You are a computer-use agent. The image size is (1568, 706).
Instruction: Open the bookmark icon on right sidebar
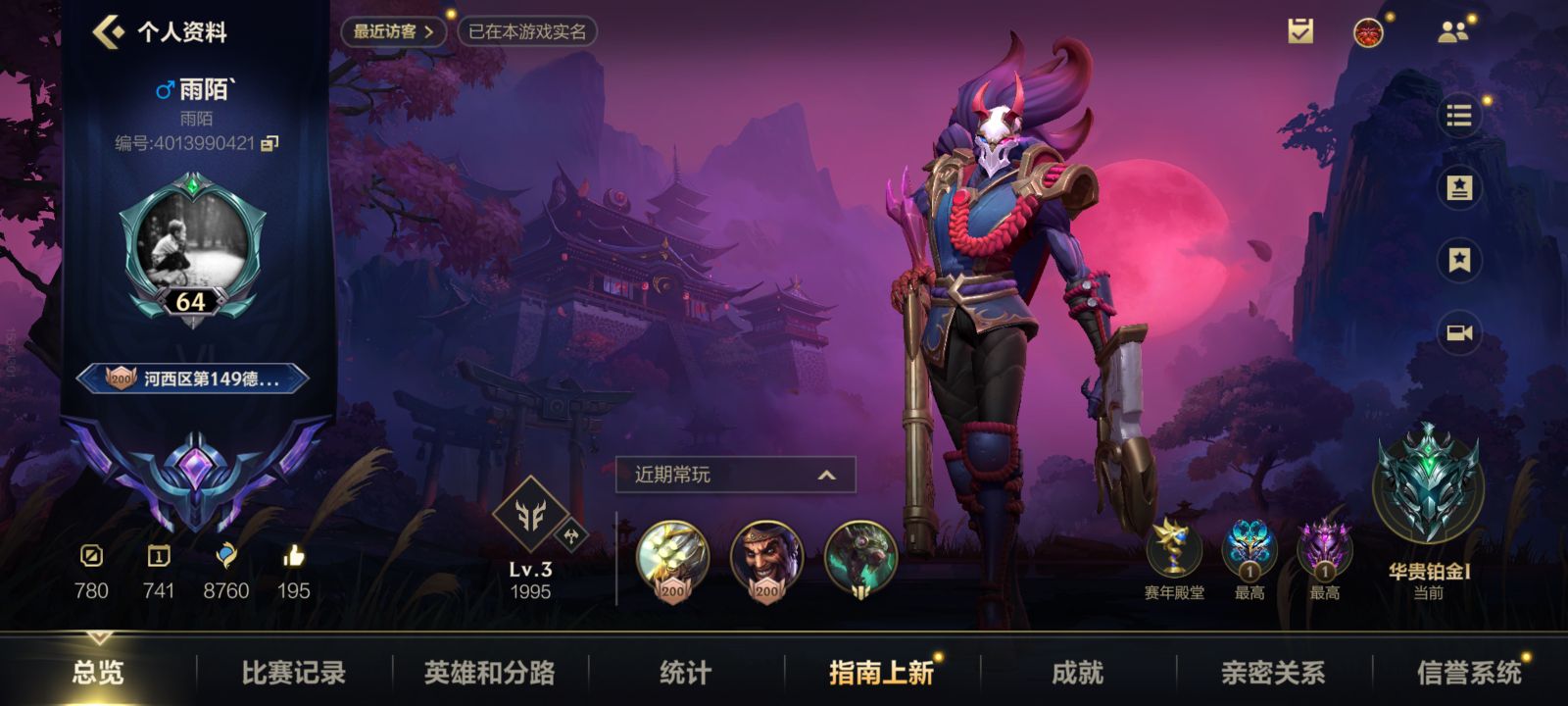(1458, 258)
